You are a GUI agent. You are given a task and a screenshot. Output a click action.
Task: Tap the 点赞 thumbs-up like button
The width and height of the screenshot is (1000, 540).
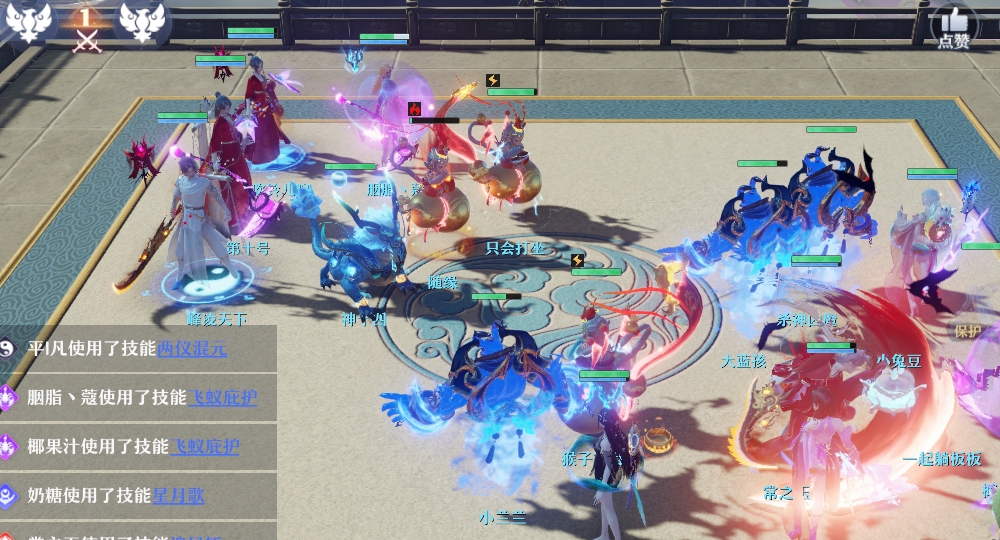click(954, 26)
